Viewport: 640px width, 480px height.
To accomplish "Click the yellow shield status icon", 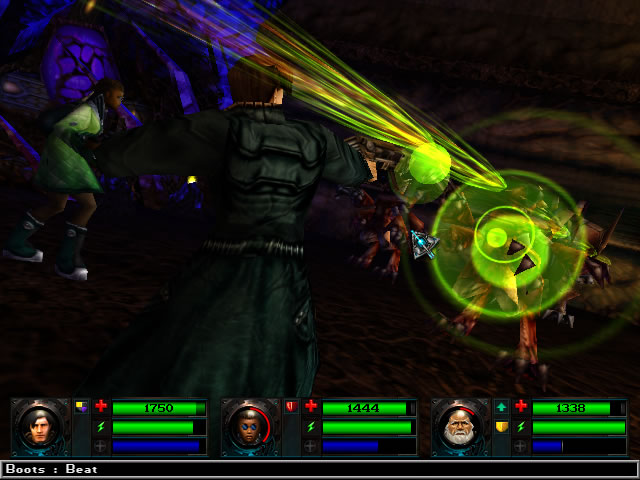I will (502, 427).
